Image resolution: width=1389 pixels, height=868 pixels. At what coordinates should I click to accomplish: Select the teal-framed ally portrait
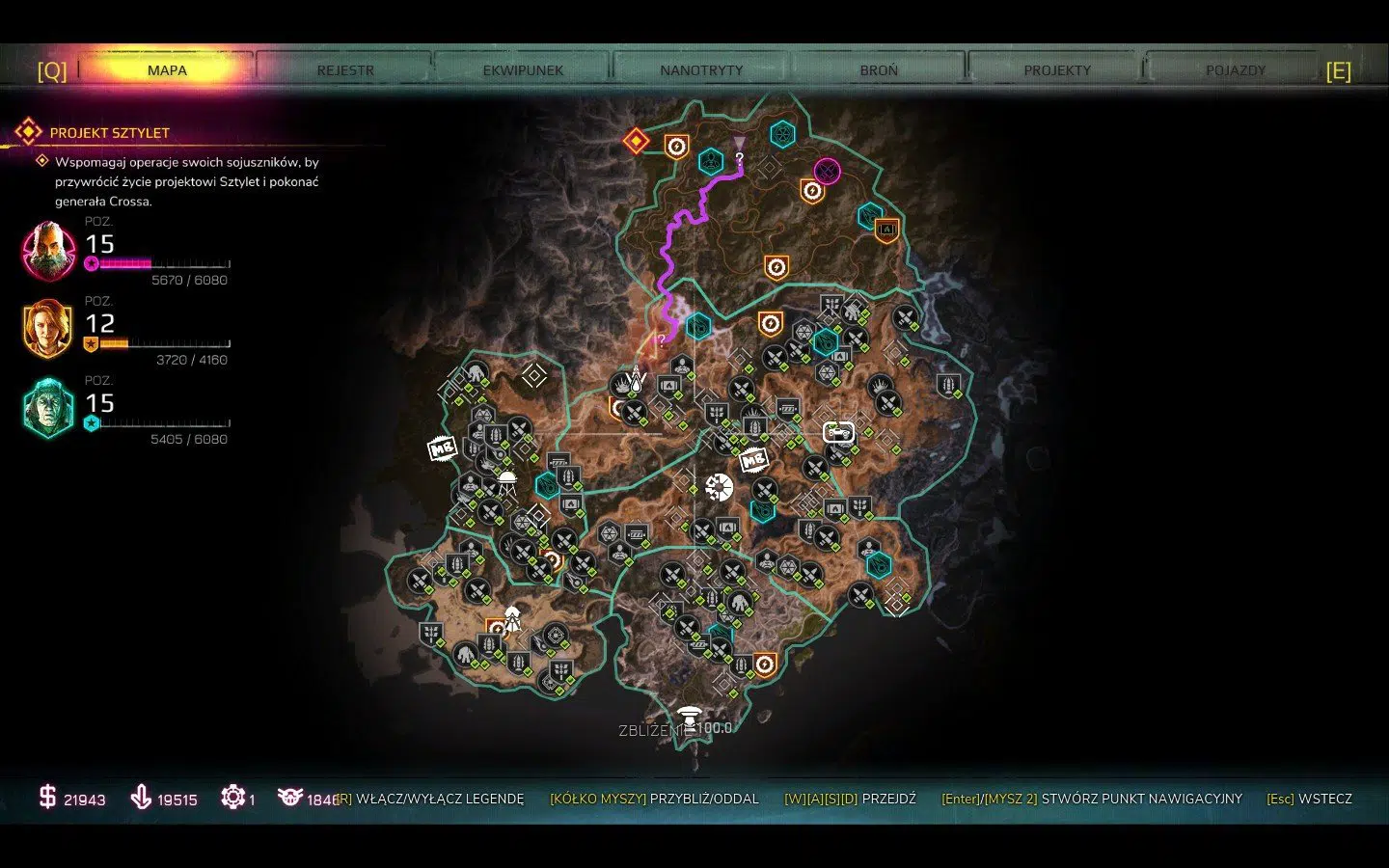[48, 408]
